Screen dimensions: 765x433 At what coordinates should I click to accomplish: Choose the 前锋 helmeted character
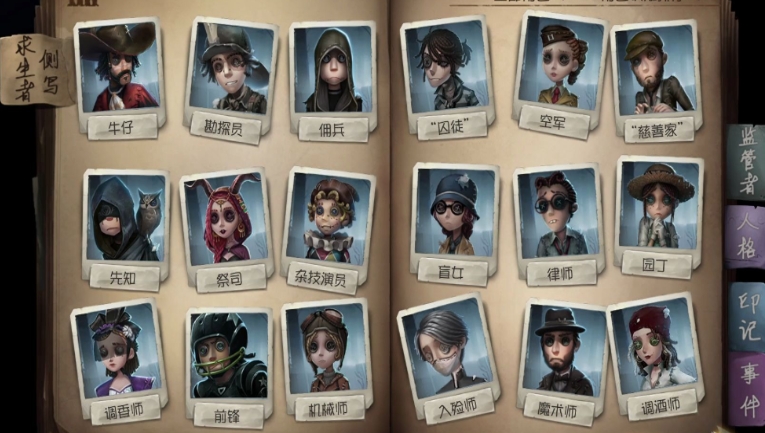[226, 357]
